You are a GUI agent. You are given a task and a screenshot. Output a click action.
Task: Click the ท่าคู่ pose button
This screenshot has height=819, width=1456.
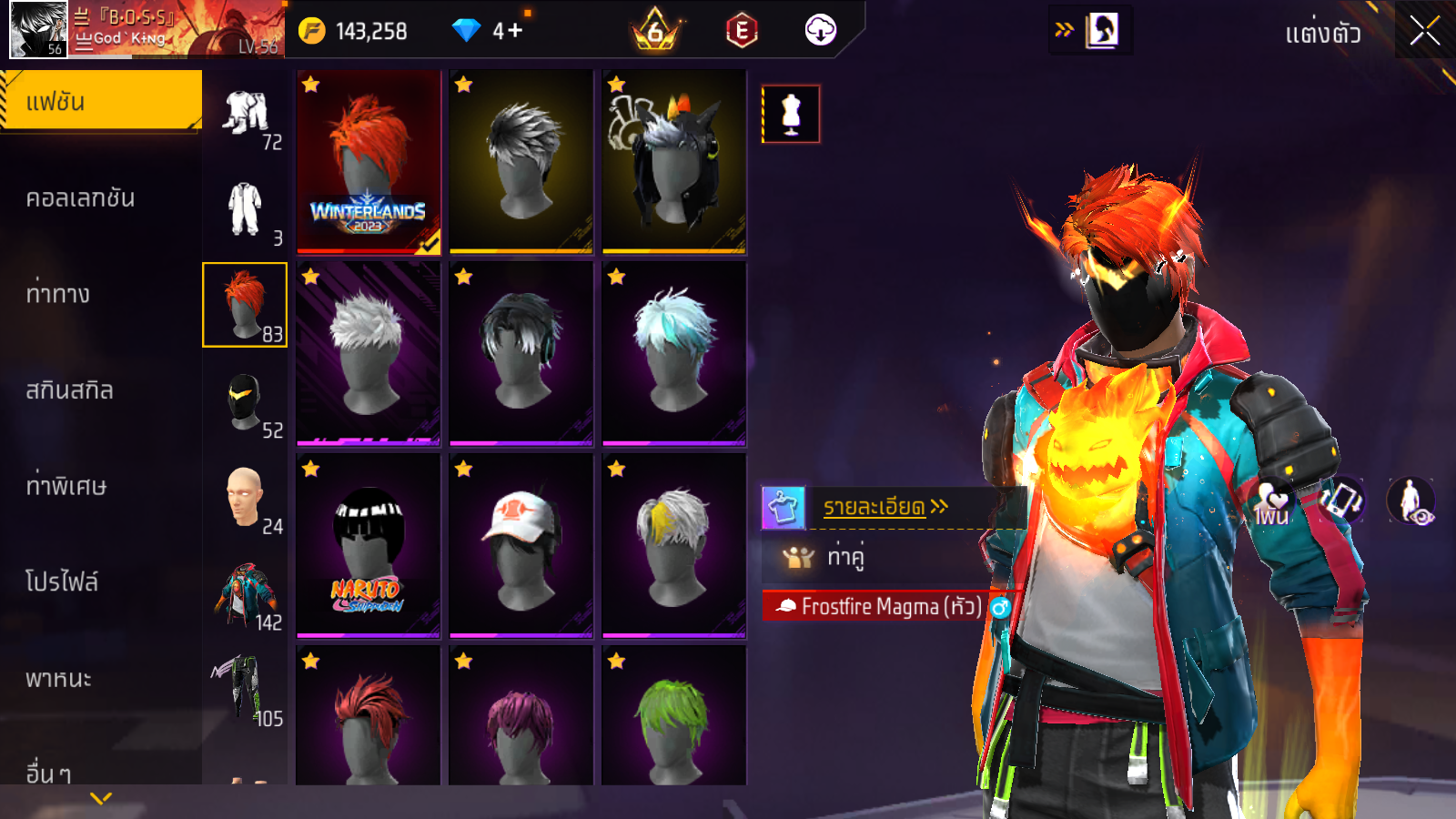coord(844,557)
